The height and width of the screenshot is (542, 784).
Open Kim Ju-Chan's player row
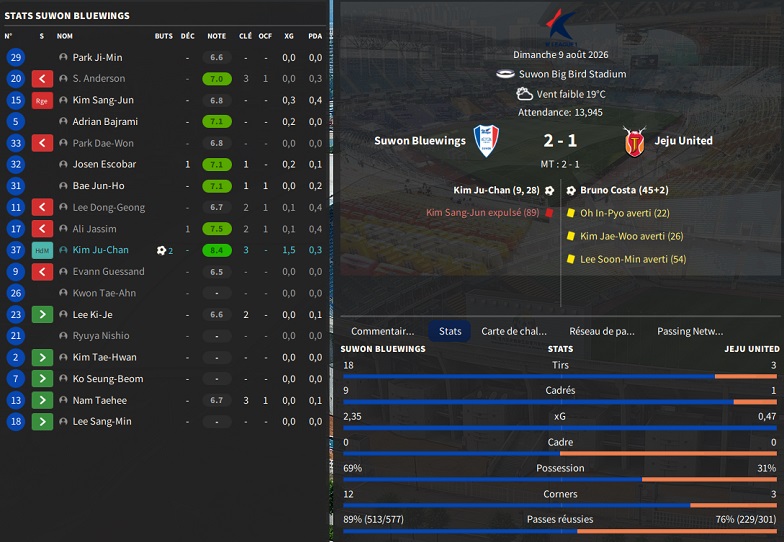tap(101, 250)
